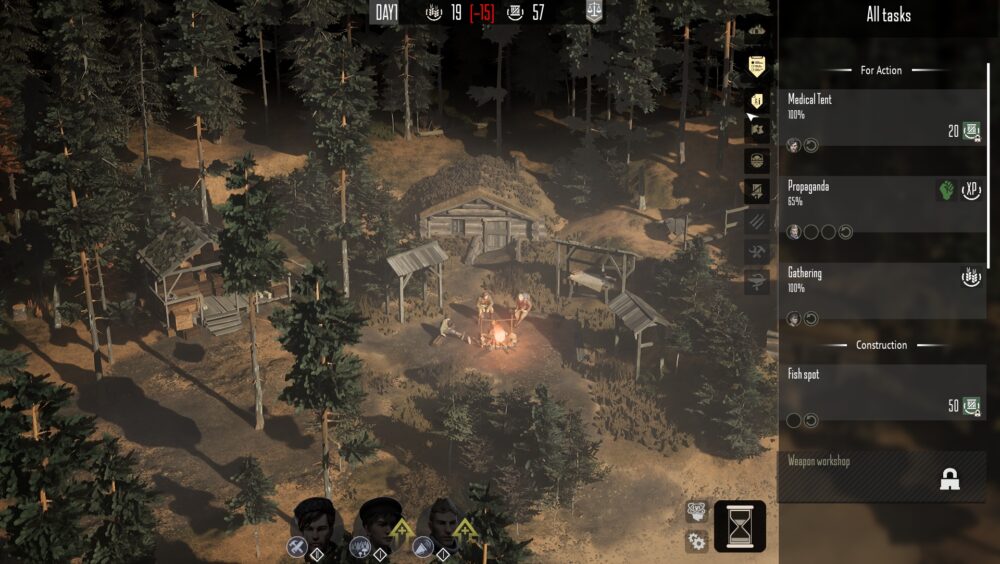Click the balance scales icon in top bar
1000x564 pixels.
594,12
